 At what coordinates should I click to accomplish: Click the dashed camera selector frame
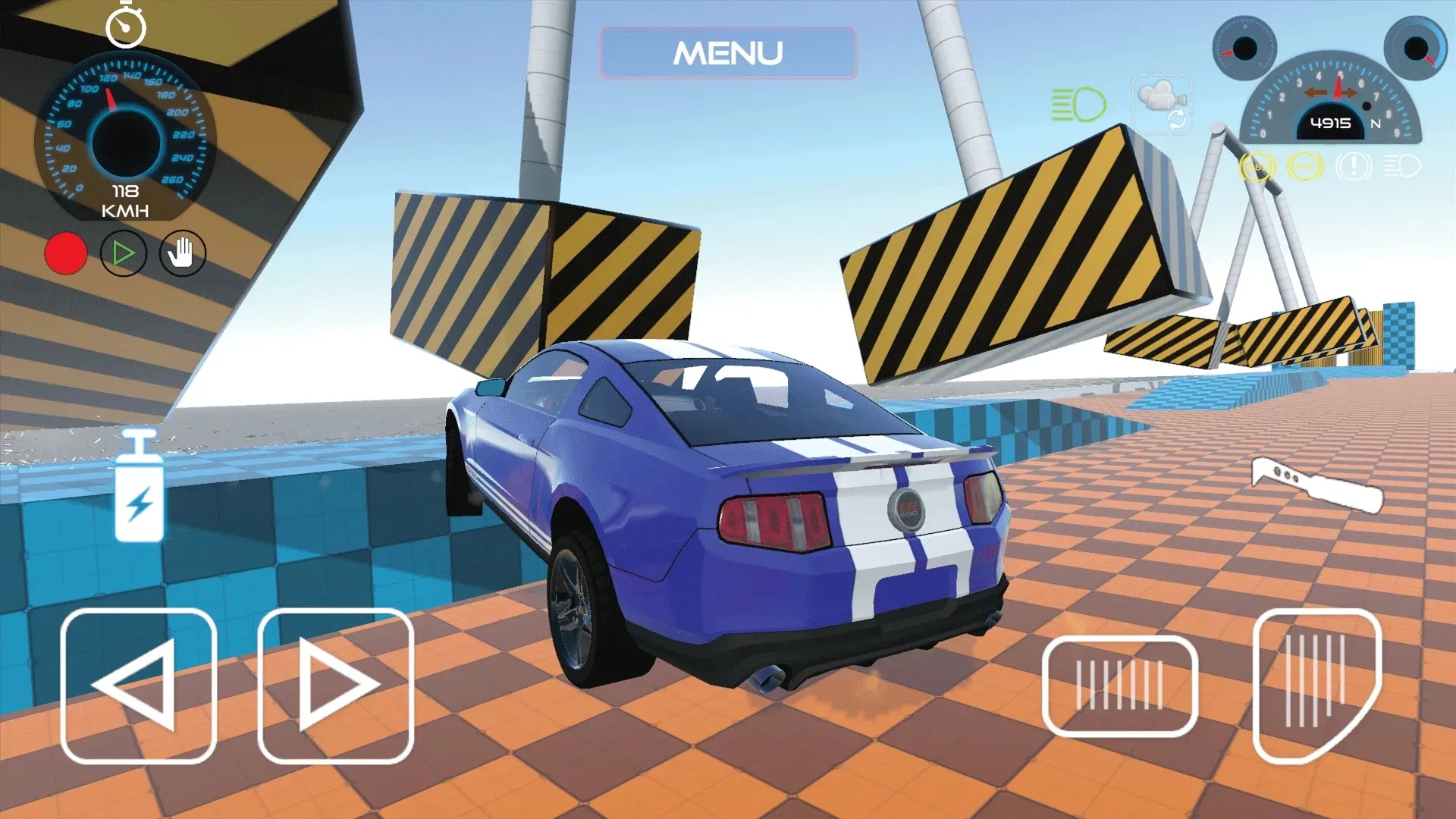[1162, 106]
